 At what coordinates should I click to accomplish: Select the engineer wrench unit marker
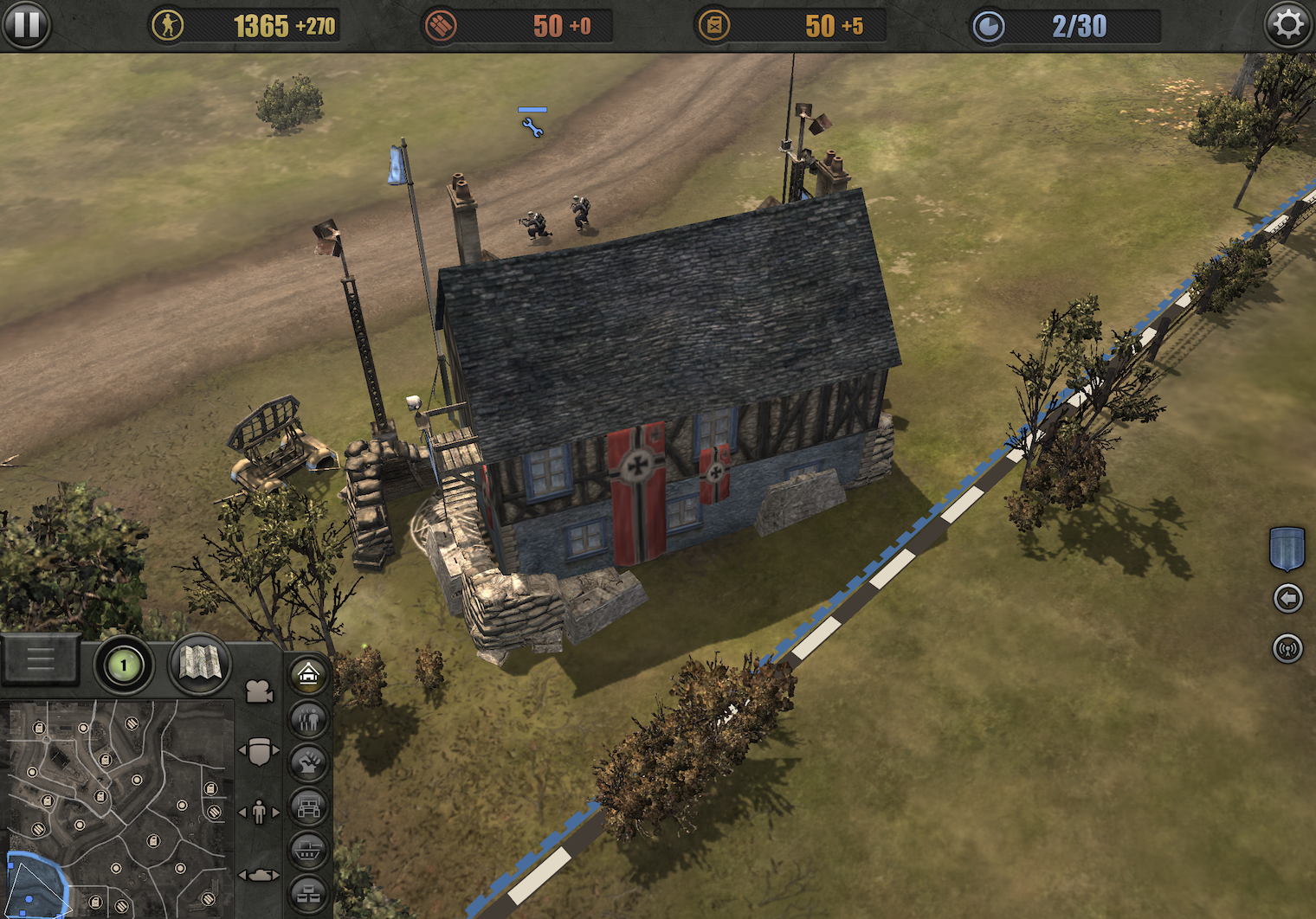tap(532, 128)
